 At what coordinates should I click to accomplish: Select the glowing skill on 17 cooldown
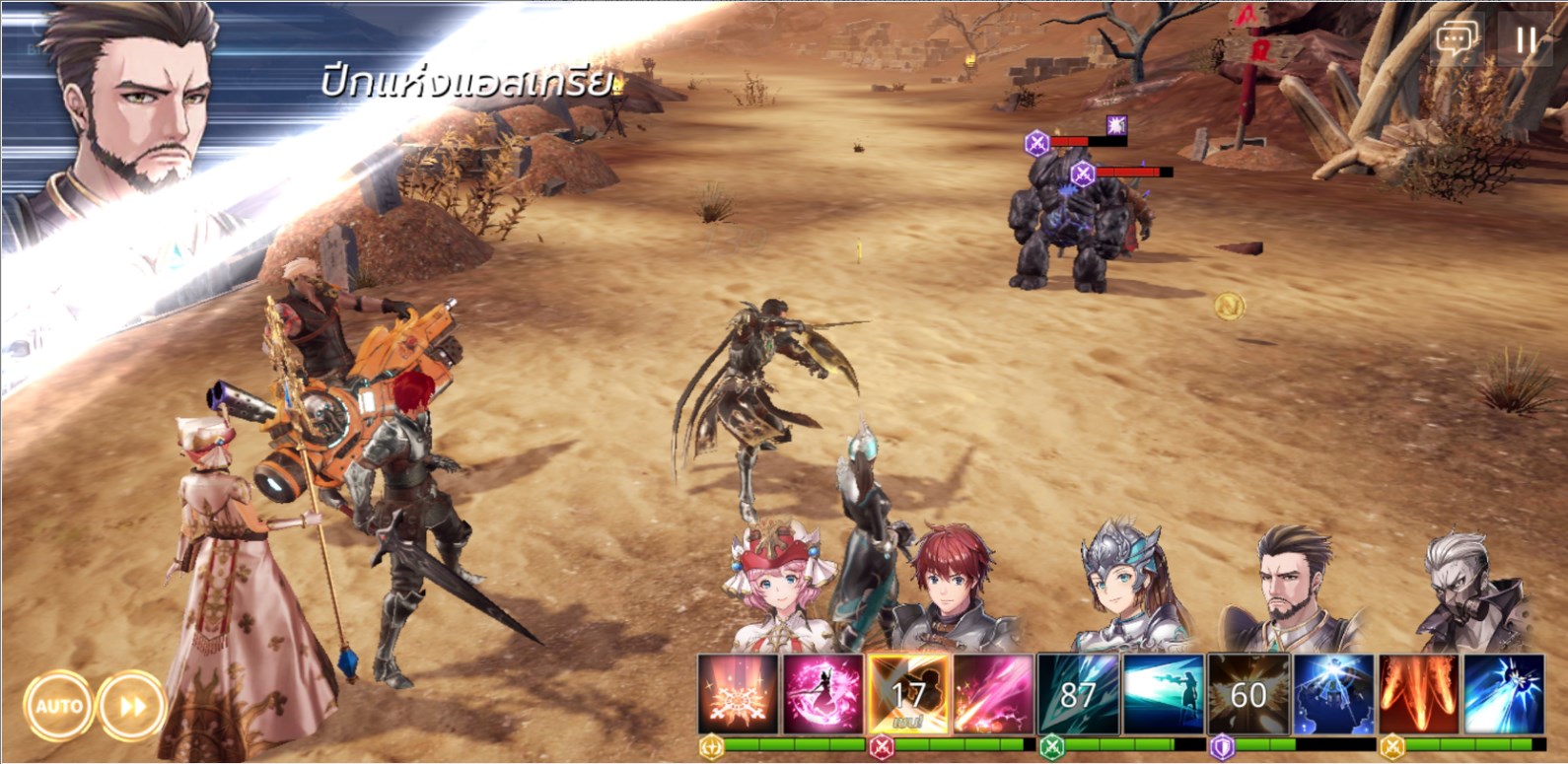pyautogui.click(x=908, y=695)
